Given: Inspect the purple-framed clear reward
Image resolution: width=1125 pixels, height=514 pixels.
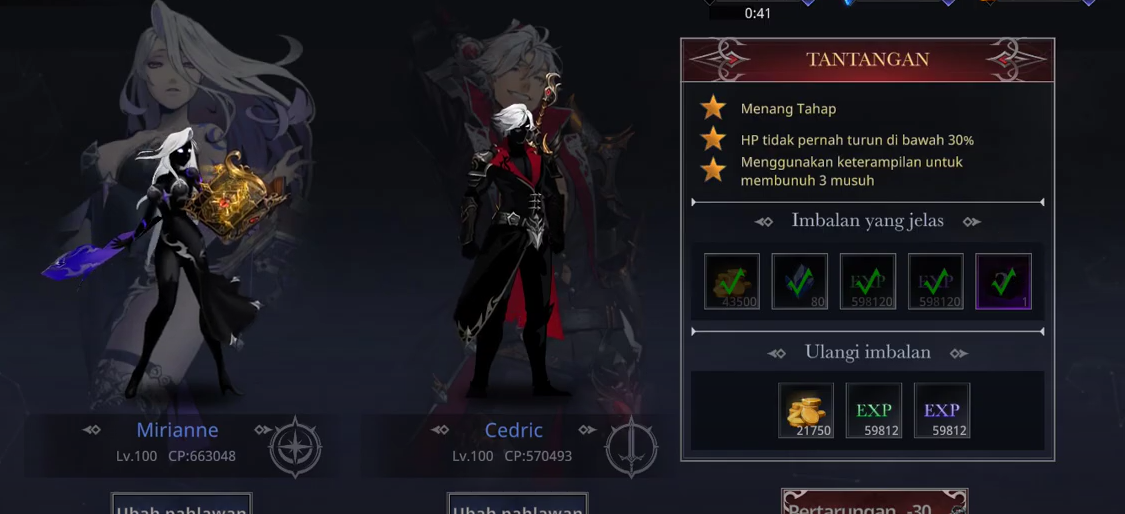Looking at the screenshot, I should tap(1003, 281).
